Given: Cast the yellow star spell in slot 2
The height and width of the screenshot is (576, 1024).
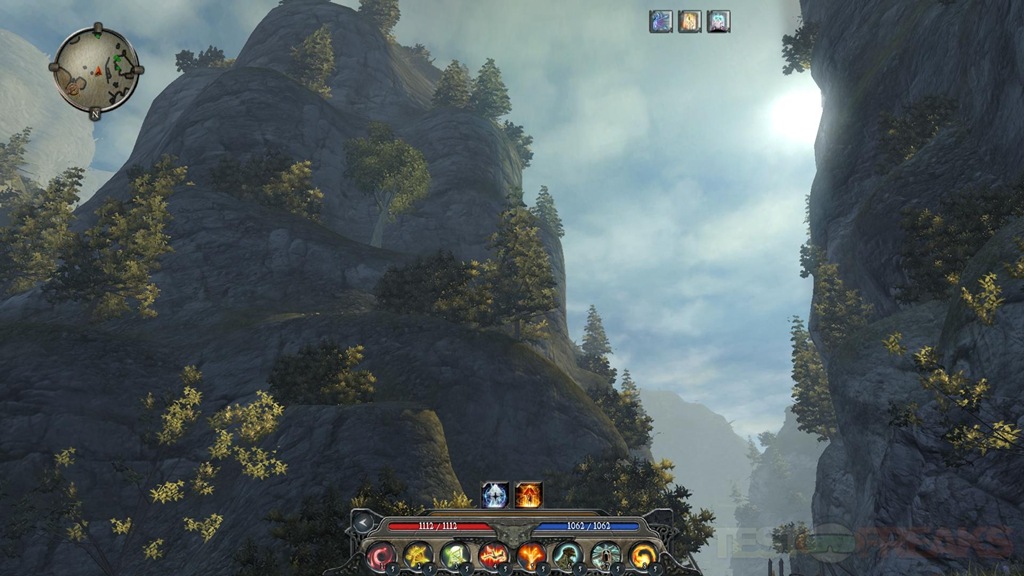Looking at the screenshot, I should 418,555.
